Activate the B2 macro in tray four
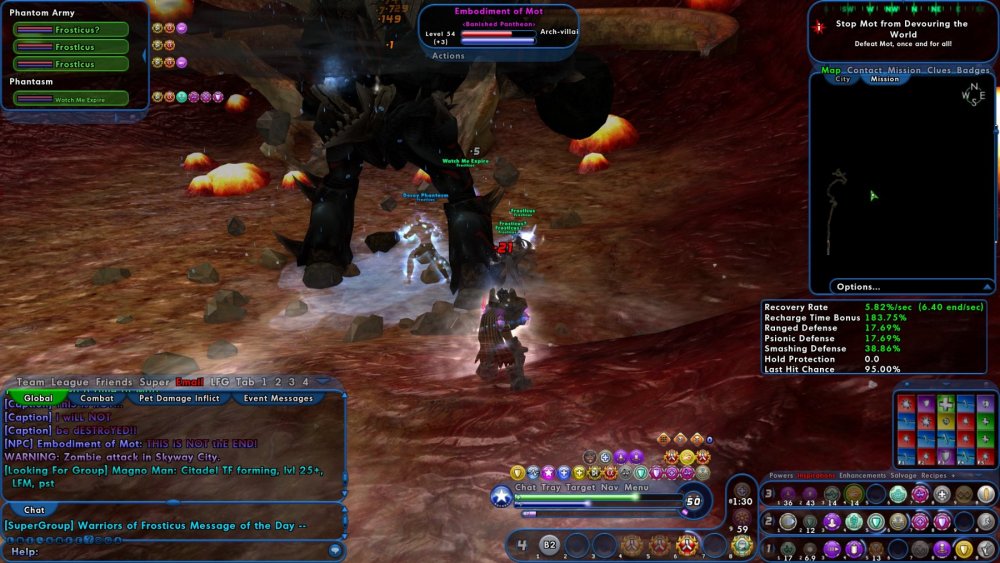The height and width of the screenshot is (563, 1000). pyautogui.click(x=549, y=545)
